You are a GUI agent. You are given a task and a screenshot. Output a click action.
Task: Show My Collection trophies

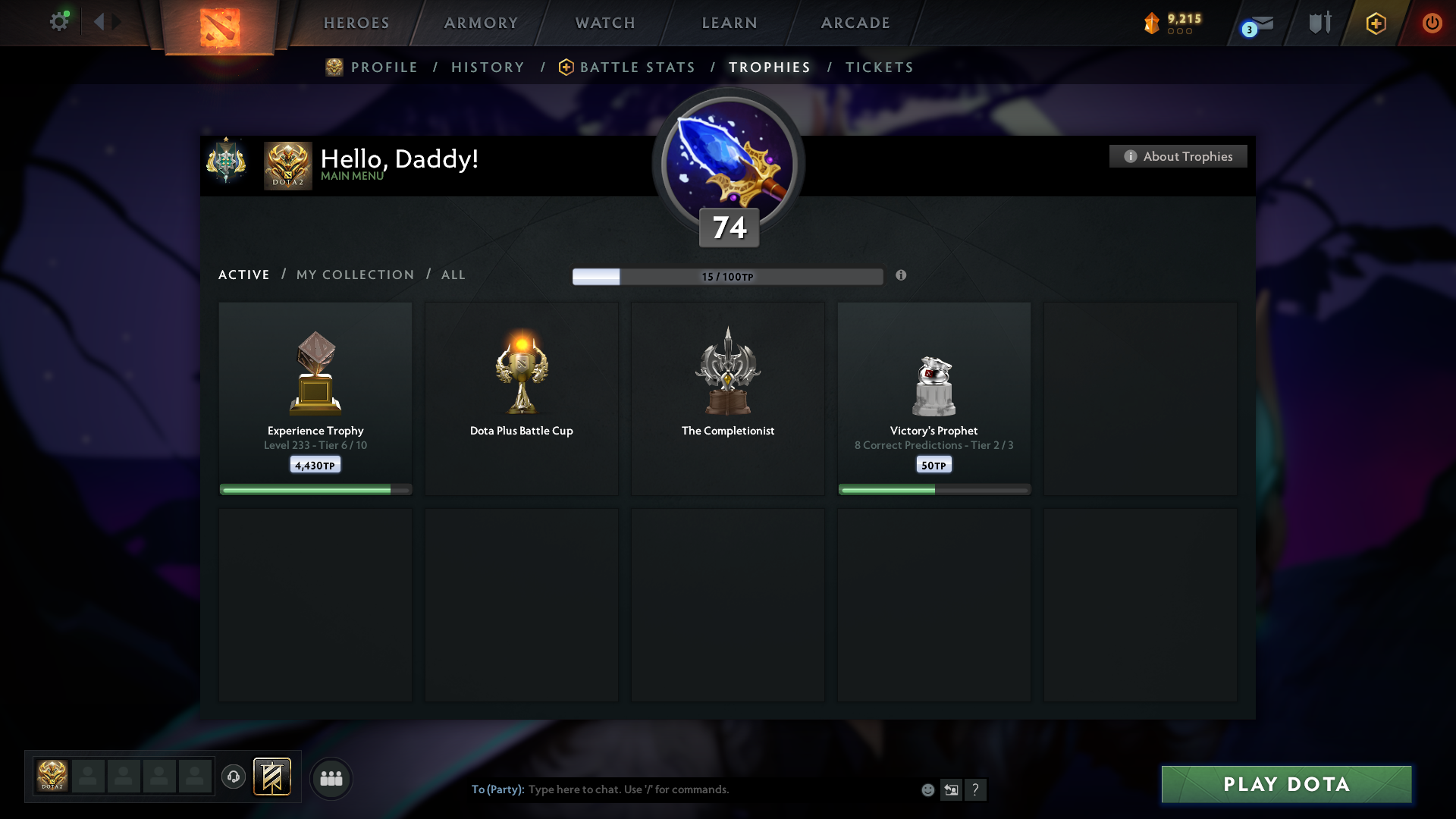click(x=355, y=275)
